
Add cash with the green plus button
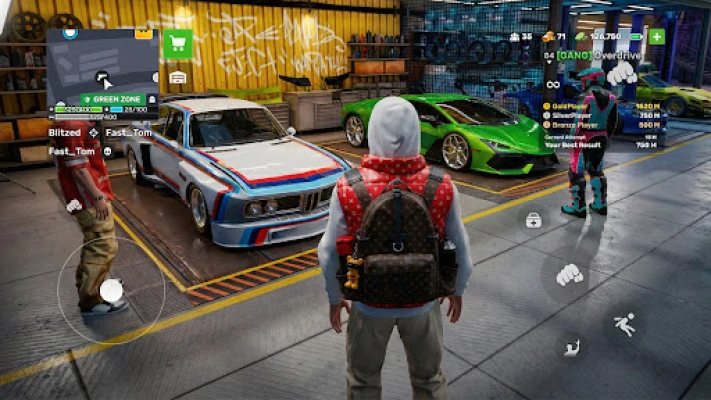coord(656,37)
